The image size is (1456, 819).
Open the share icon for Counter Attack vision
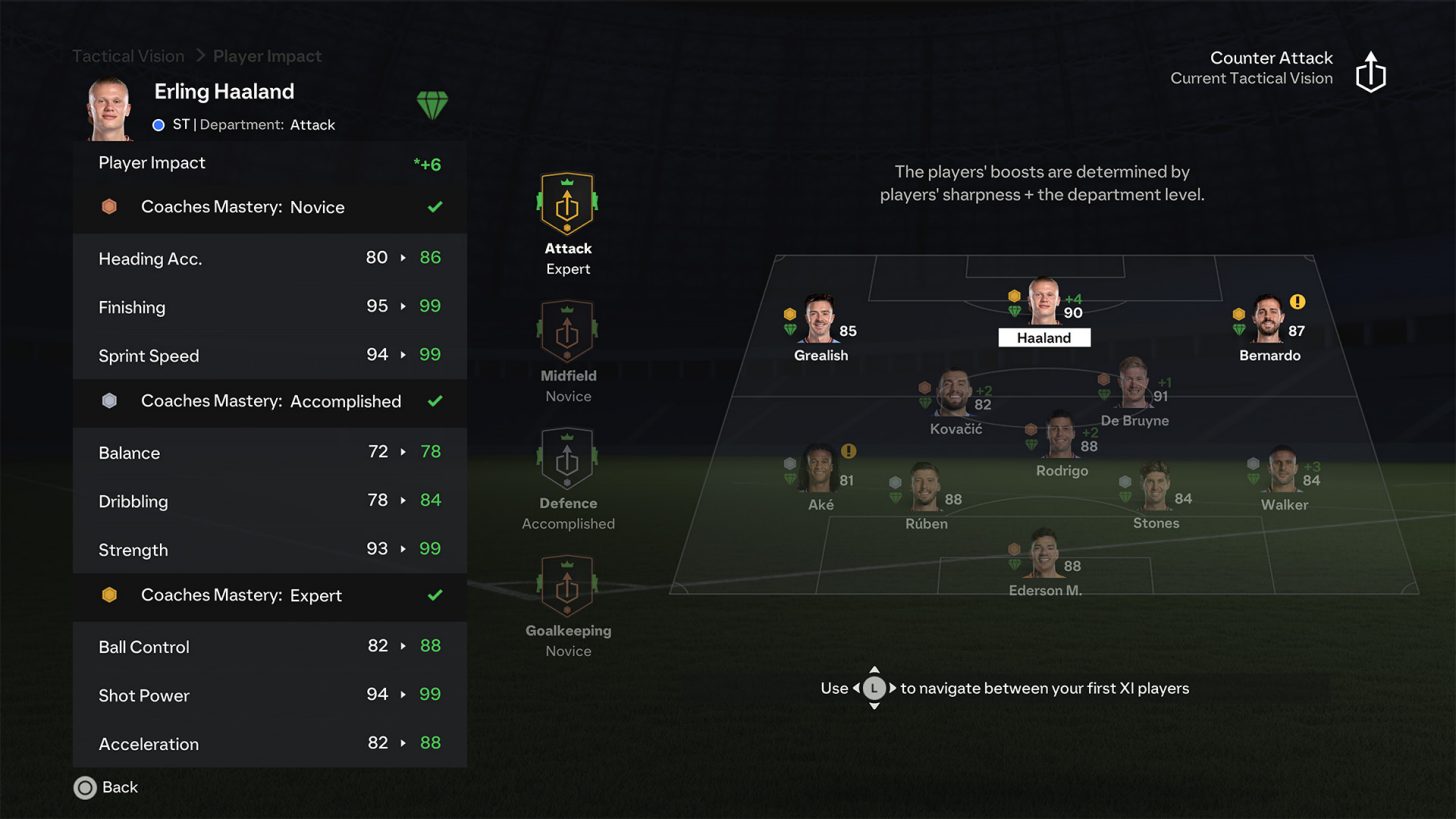pyautogui.click(x=1370, y=72)
